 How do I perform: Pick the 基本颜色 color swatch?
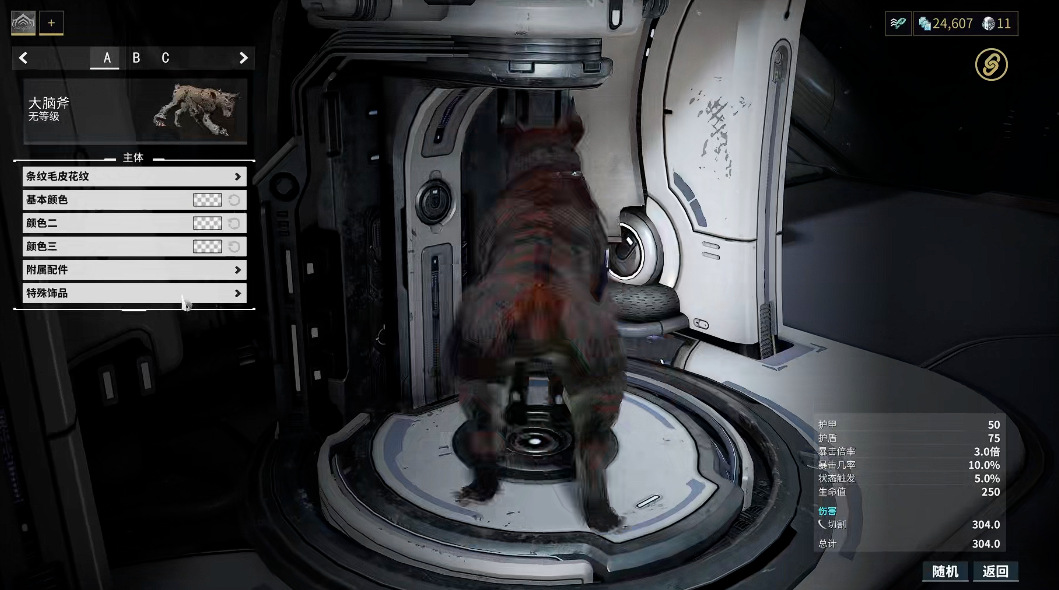pyautogui.click(x=207, y=200)
